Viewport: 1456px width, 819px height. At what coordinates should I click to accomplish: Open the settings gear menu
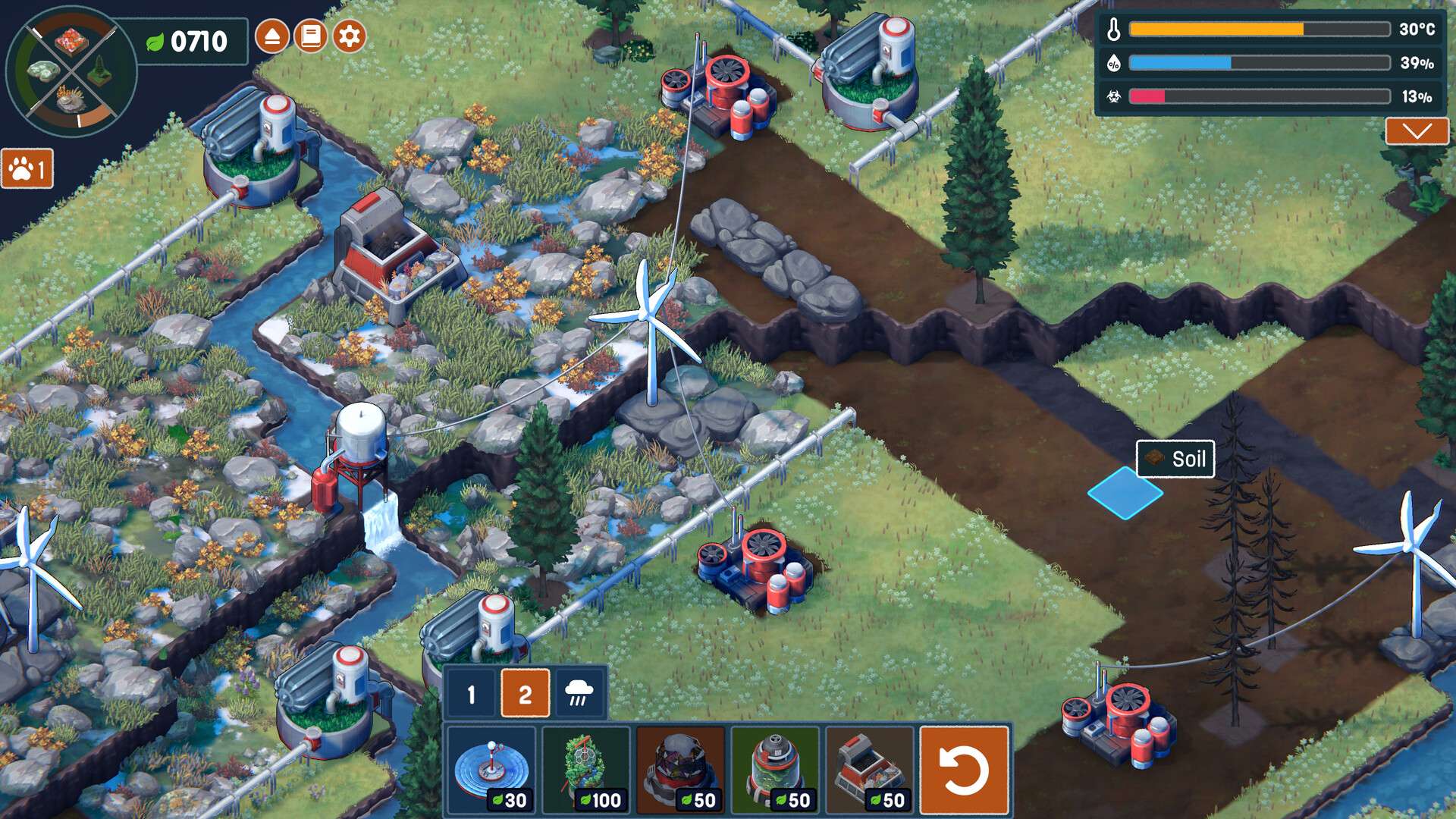pyautogui.click(x=349, y=36)
